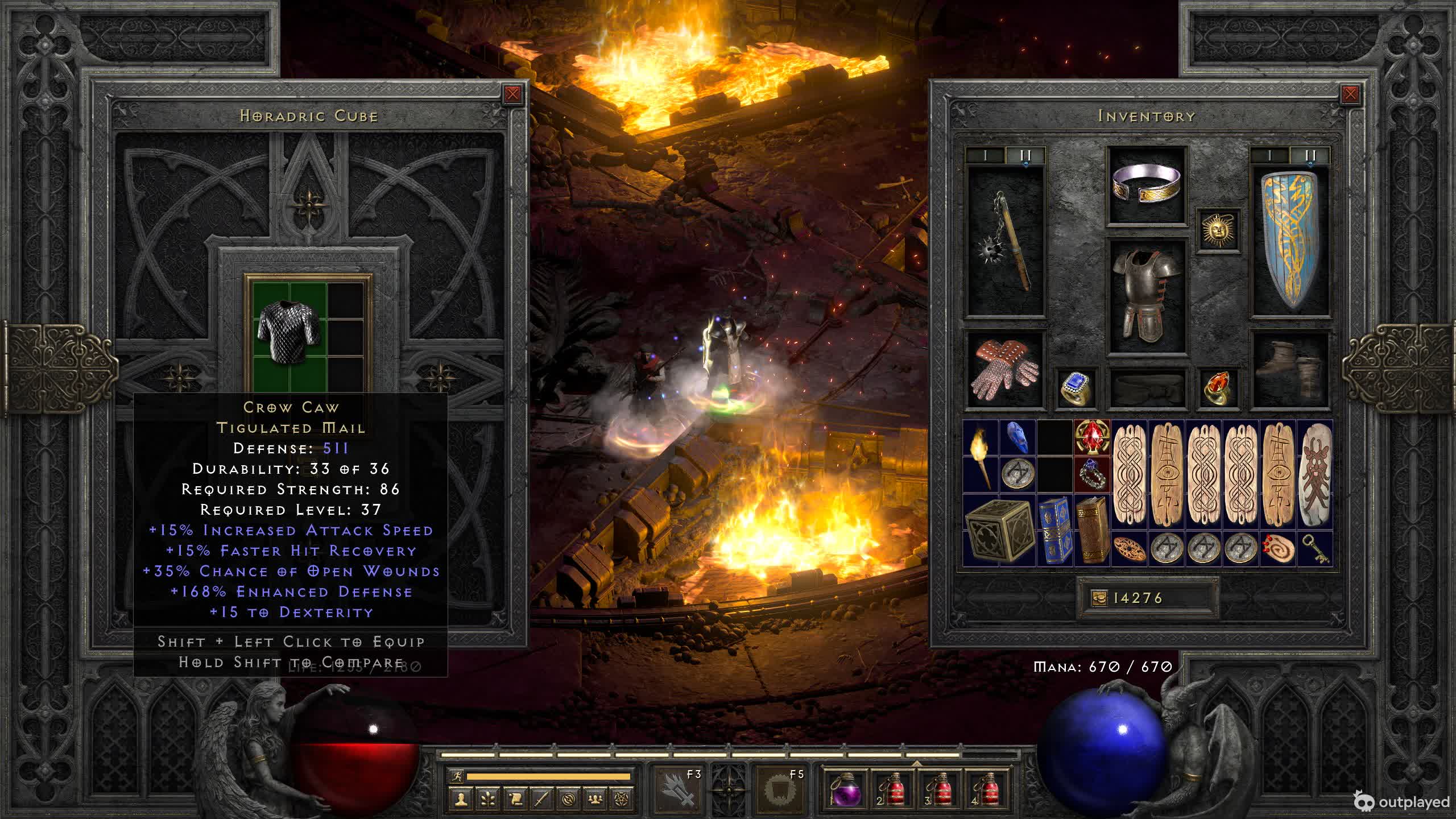1456x819 pixels.
Task: Toggle the run/walk button
Action: [x=456, y=776]
